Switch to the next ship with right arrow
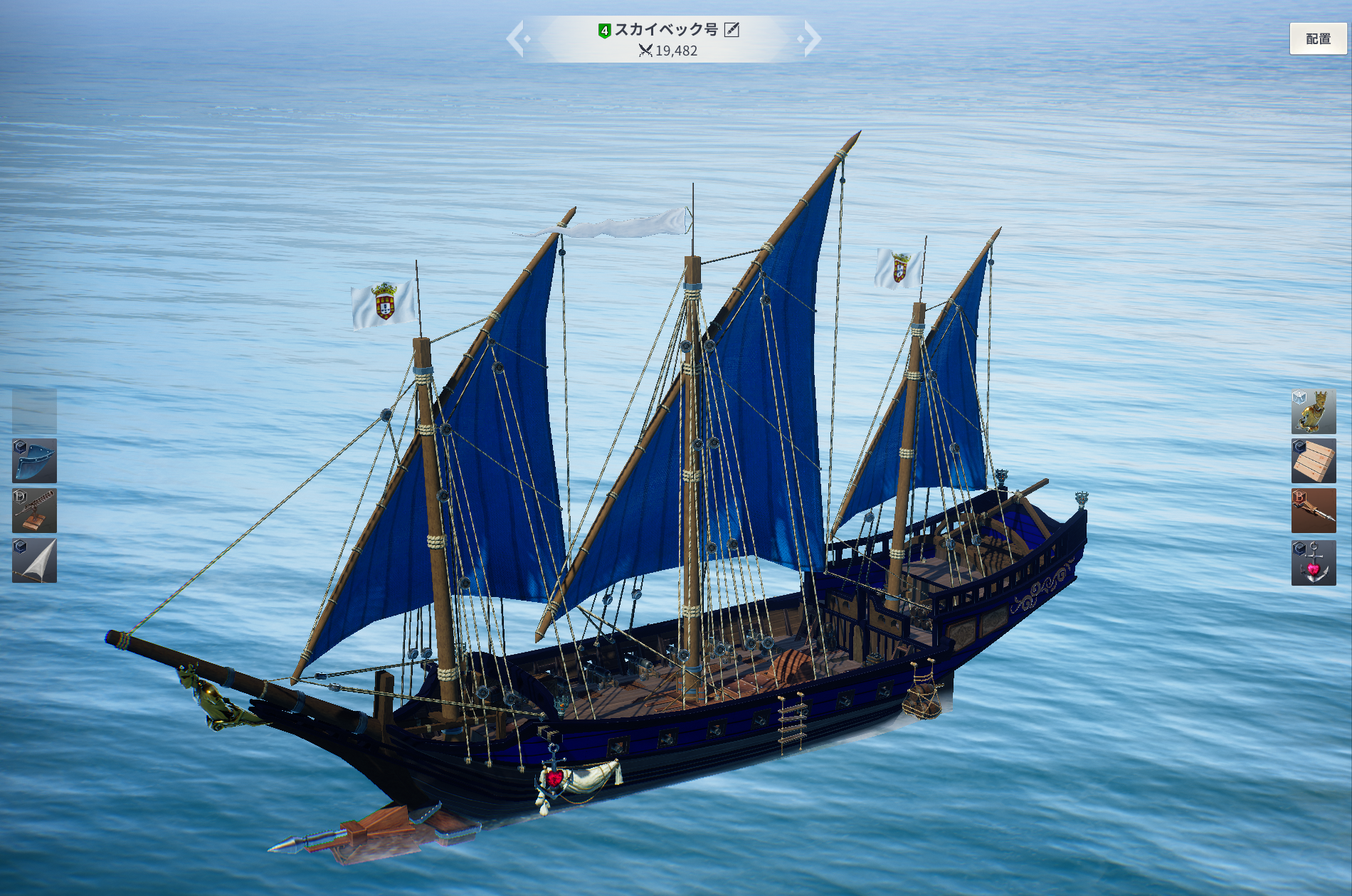Image resolution: width=1352 pixels, height=896 pixels. click(x=810, y=39)
